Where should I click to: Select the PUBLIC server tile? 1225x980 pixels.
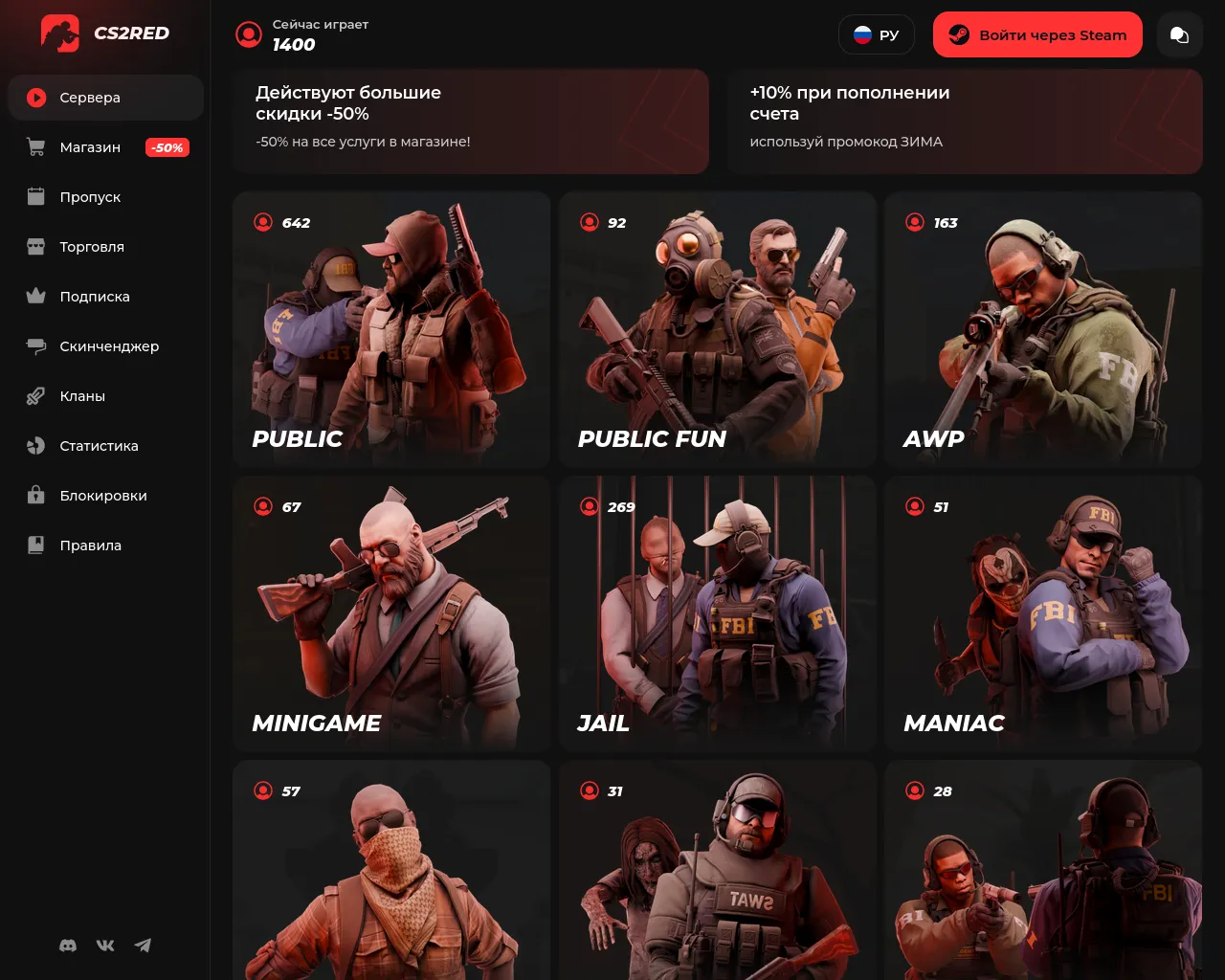(391, 329)
